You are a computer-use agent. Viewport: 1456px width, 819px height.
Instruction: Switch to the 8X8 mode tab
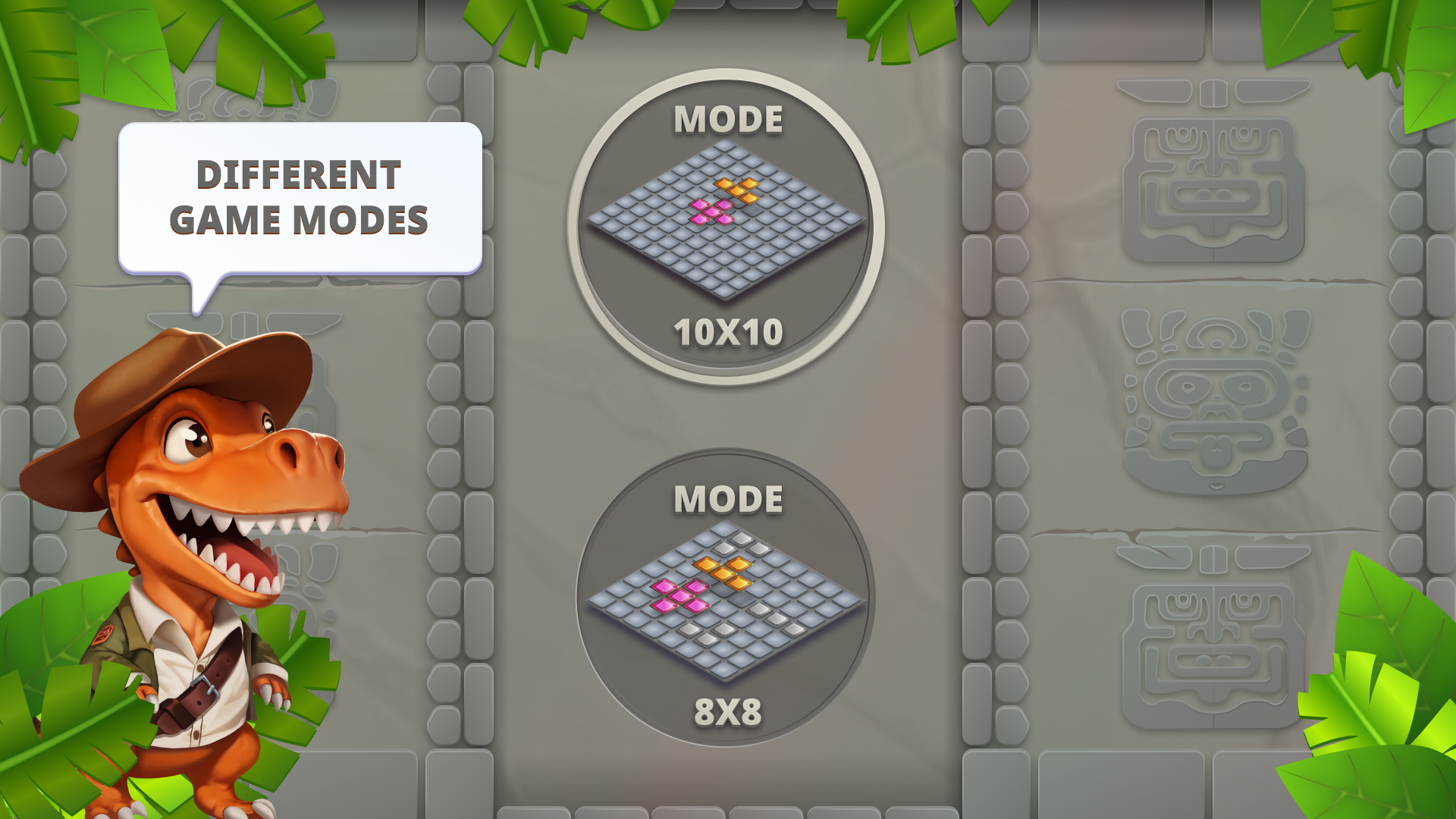coord(728,713)
